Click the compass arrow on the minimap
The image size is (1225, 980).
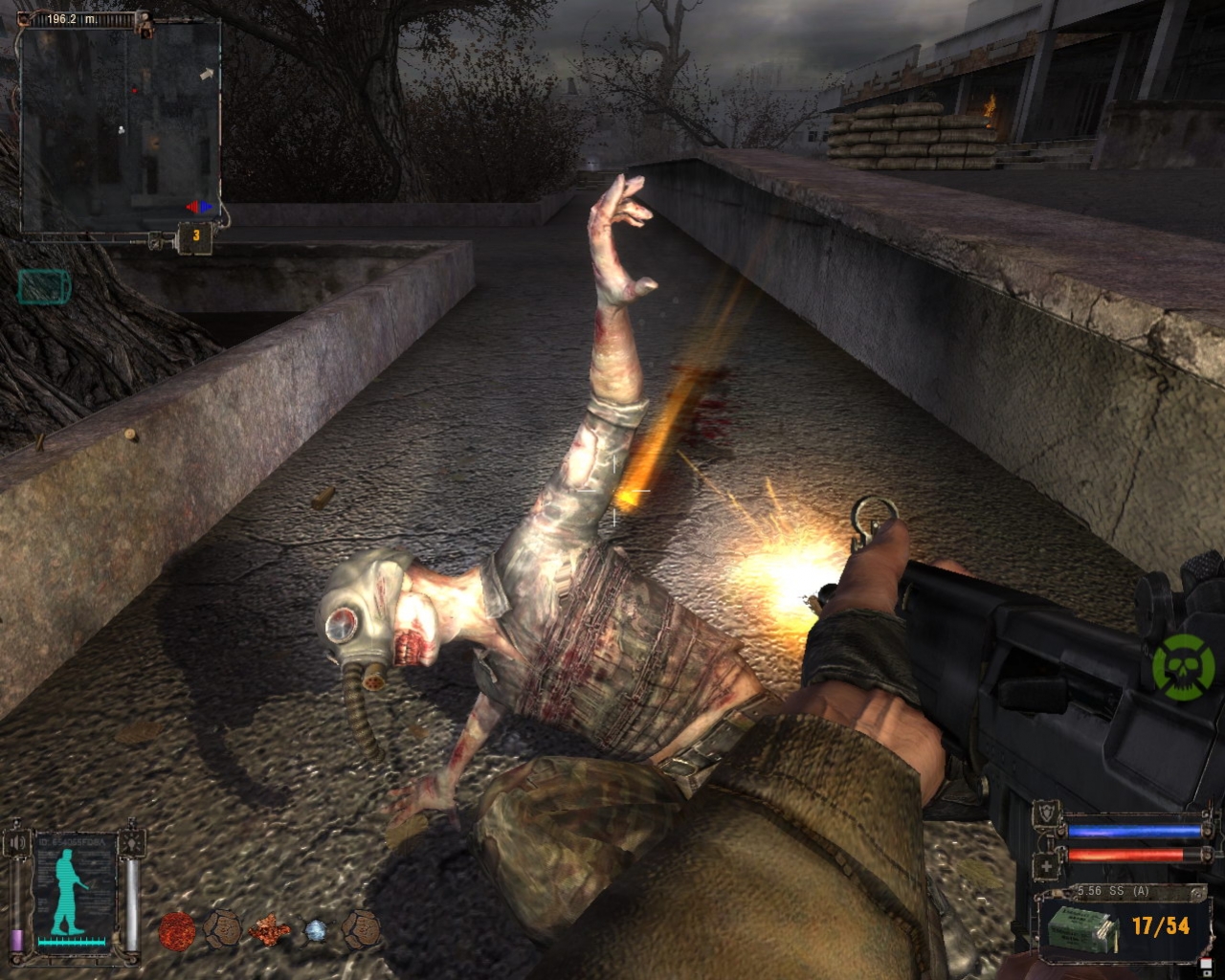click(x=207, y=73)
